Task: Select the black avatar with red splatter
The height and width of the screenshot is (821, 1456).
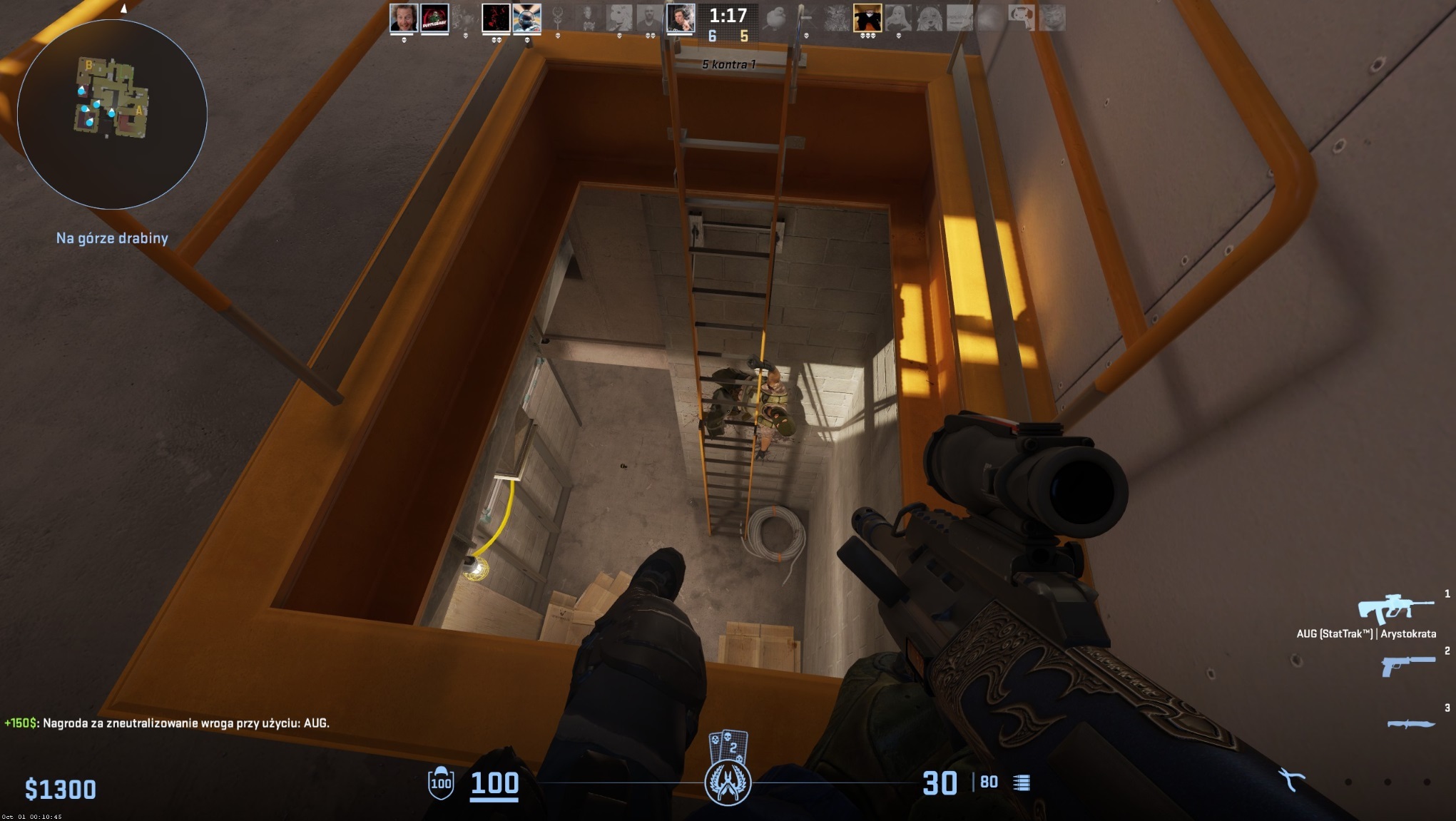Action: click(496, 18)
